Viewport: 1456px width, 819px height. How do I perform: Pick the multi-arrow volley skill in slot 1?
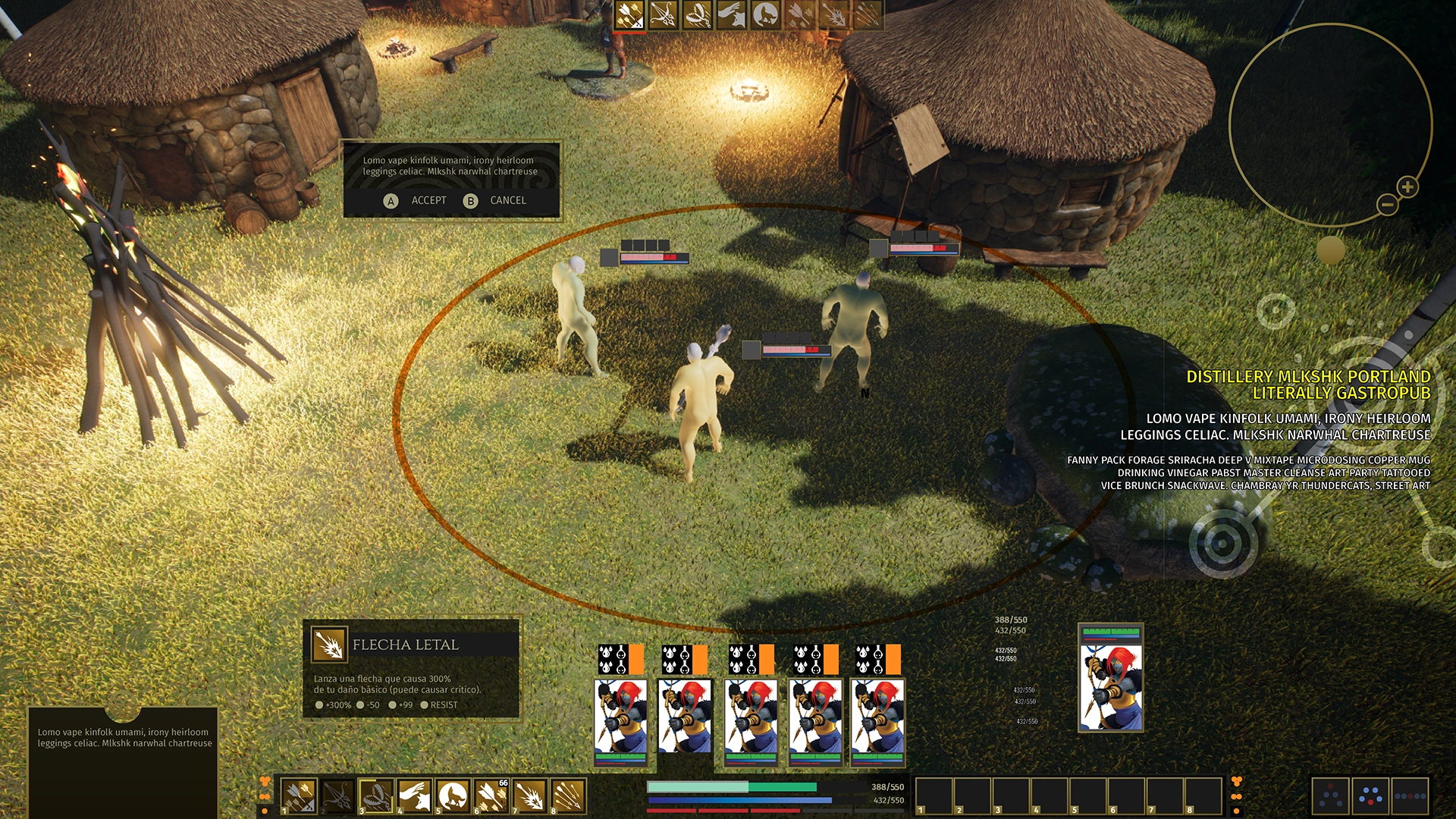(300, 795)
